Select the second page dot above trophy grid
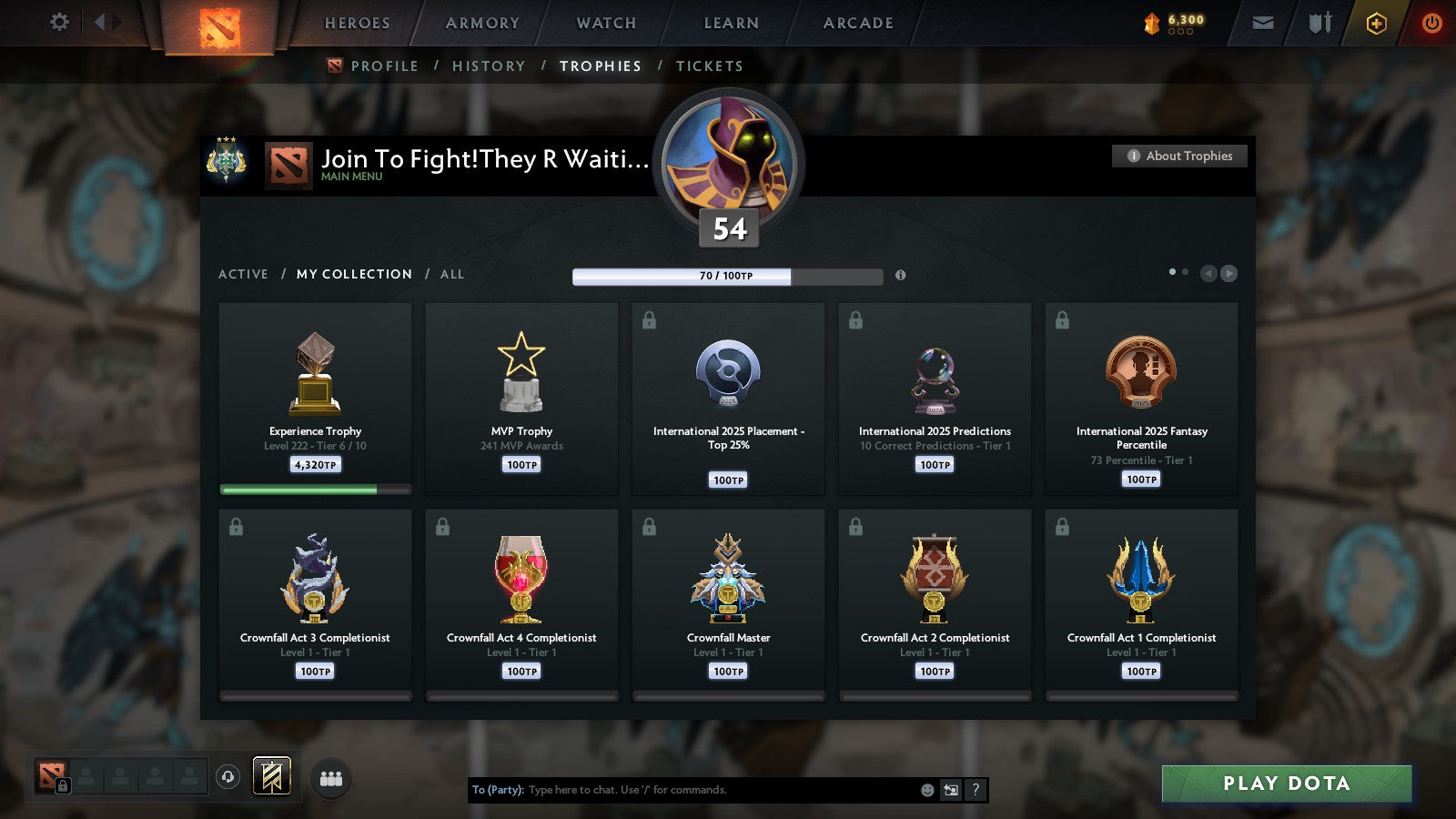 (x=1185, y=271)
